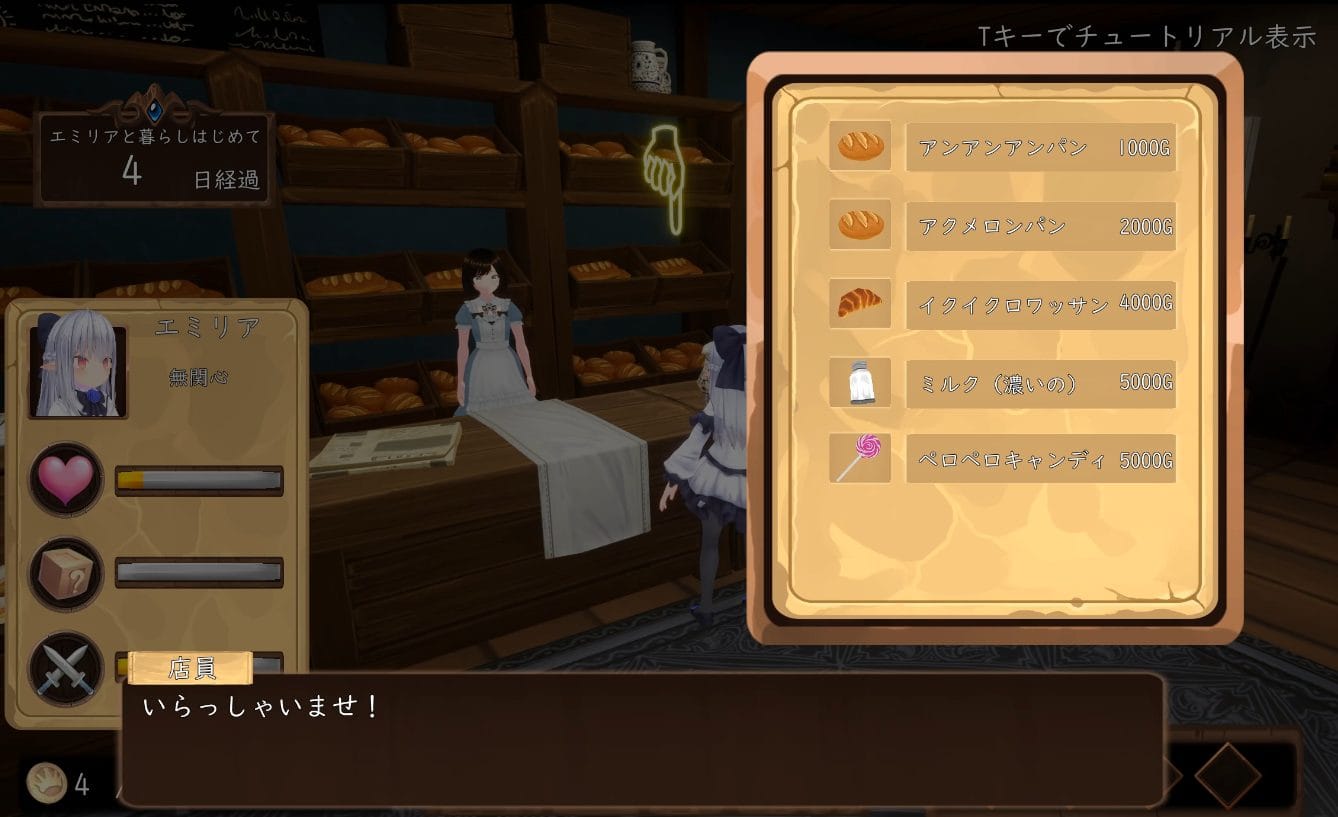Purchase ミルク(濃いの) for 5000G
1338x817 pixels.
1040,383
